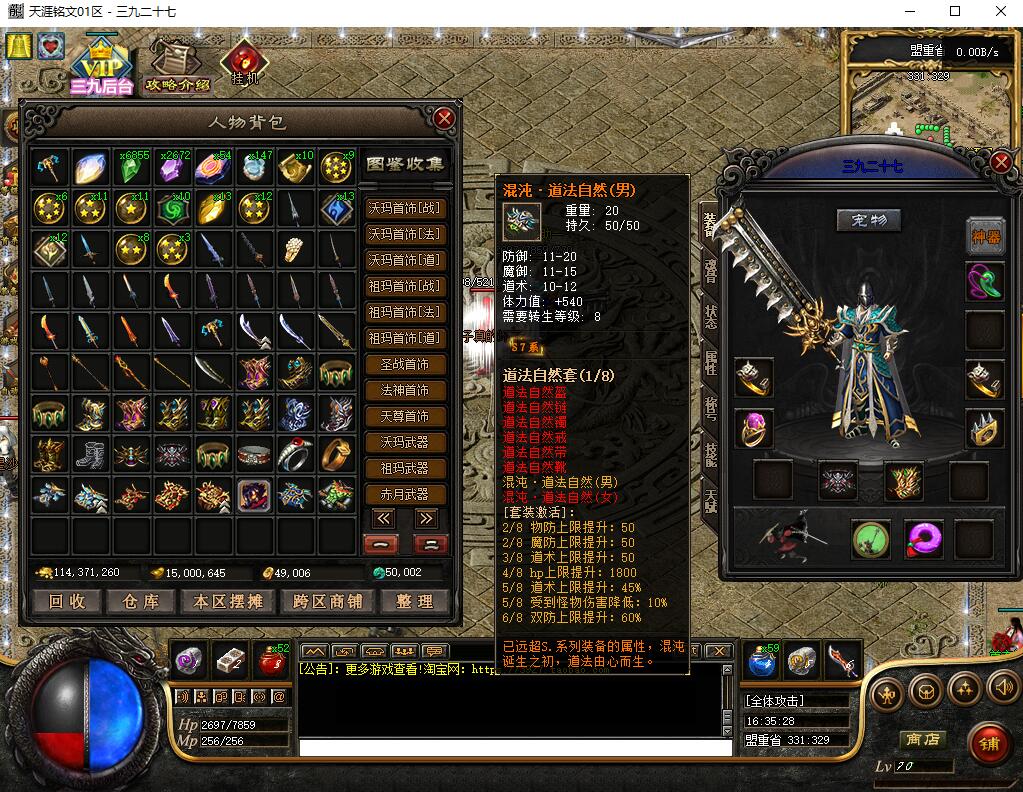The image size is (1023, 792).
Task: Click the 神器 artifact button
Action: 985,236
